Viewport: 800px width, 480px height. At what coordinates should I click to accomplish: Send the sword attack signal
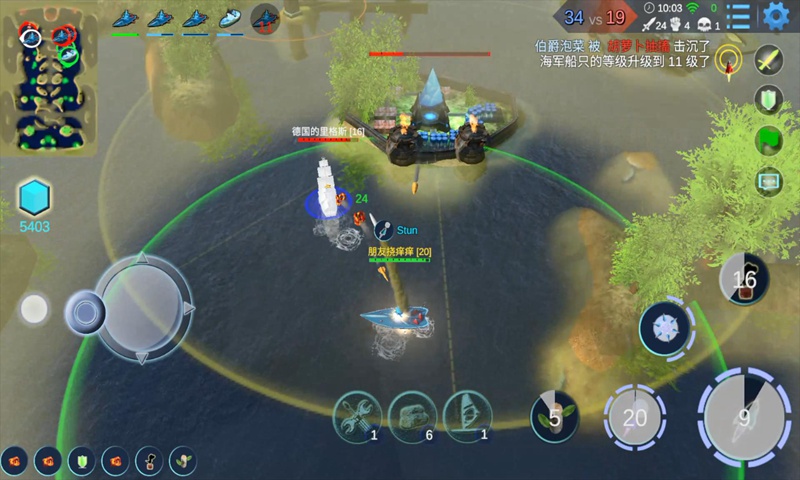pyautogui.click(x=768, y=59)
